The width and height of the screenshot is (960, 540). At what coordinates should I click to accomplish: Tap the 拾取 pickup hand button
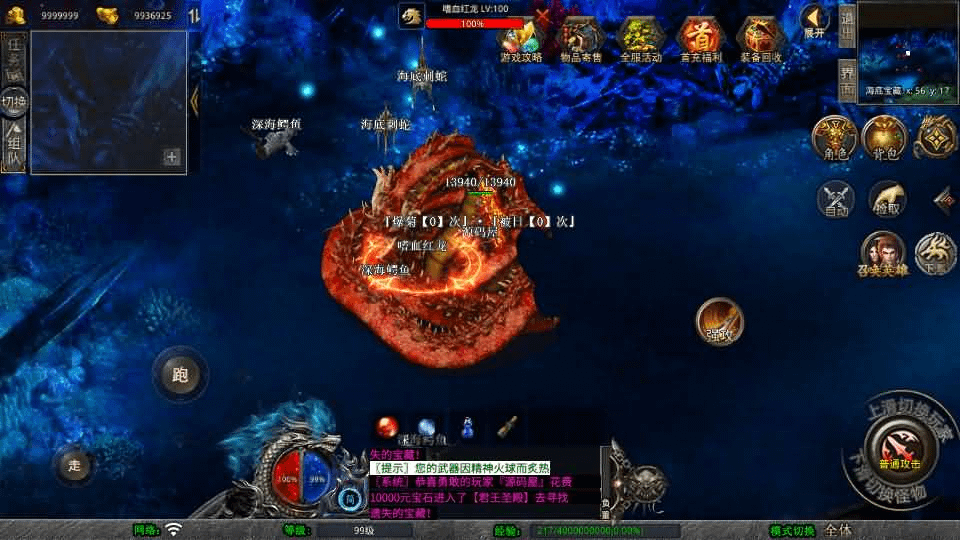tap(888, 199)
